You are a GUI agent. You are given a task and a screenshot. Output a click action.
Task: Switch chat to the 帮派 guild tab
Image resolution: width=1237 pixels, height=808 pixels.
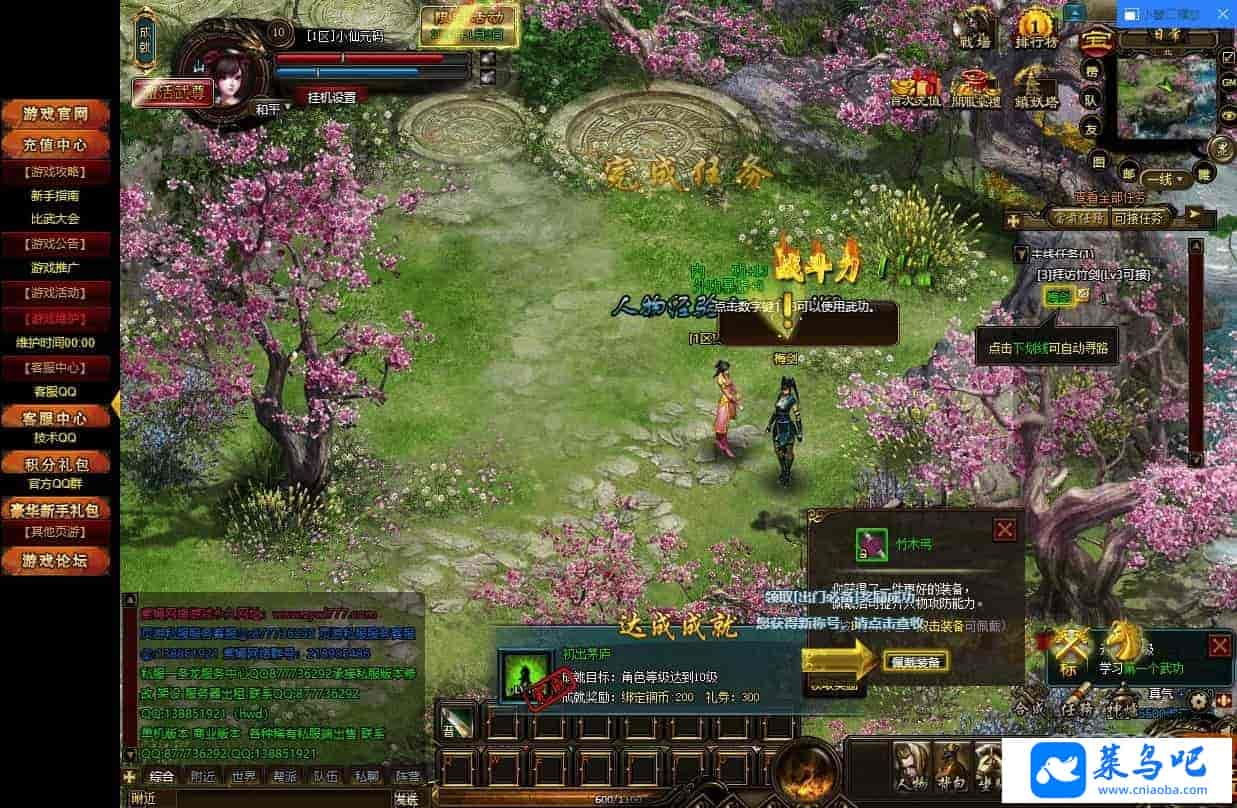284,776
